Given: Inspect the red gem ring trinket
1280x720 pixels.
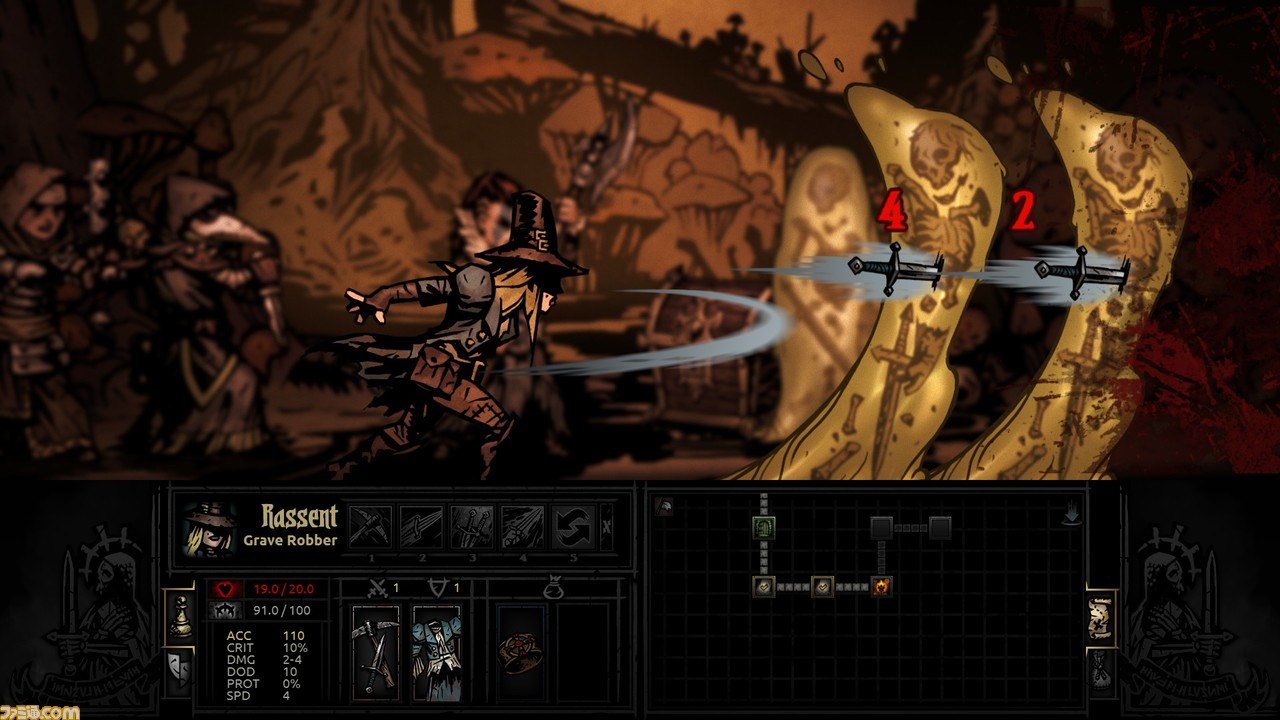Looking at the screenshot, I should (x=520, y=651).
